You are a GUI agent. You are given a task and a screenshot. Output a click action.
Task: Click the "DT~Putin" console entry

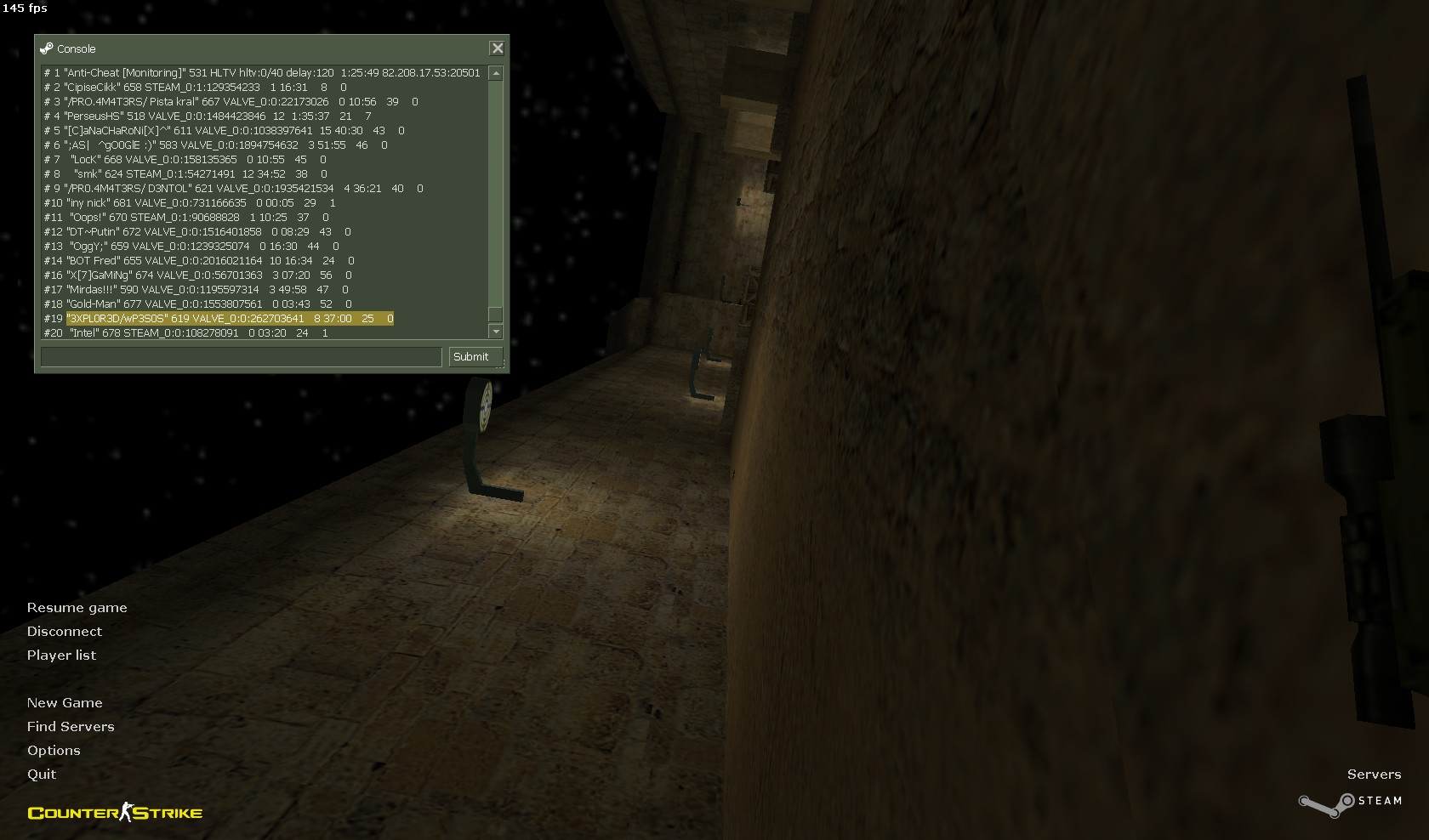point(197,232)
